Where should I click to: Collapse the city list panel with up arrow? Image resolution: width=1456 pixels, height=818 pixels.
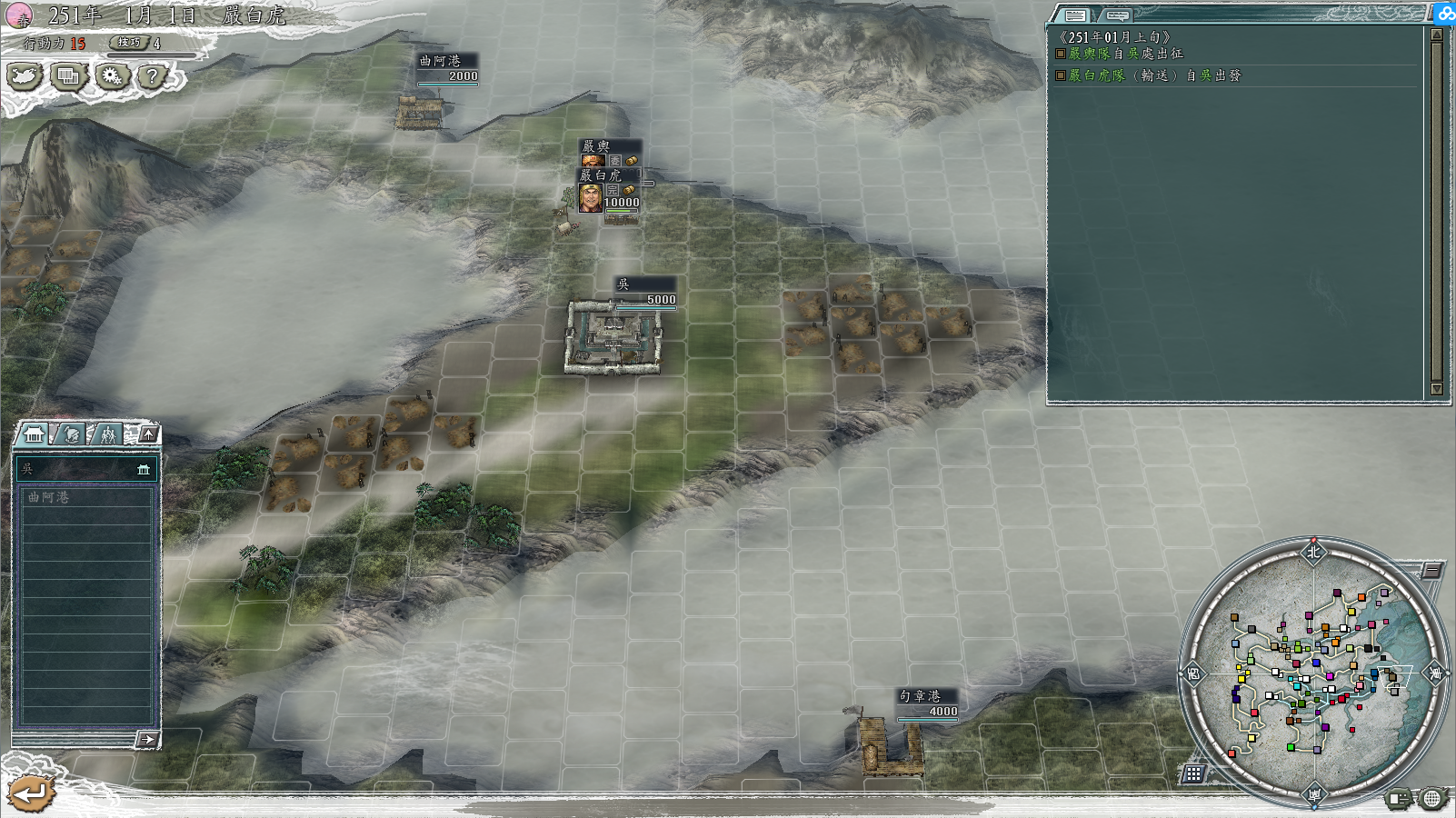[148, 434]
